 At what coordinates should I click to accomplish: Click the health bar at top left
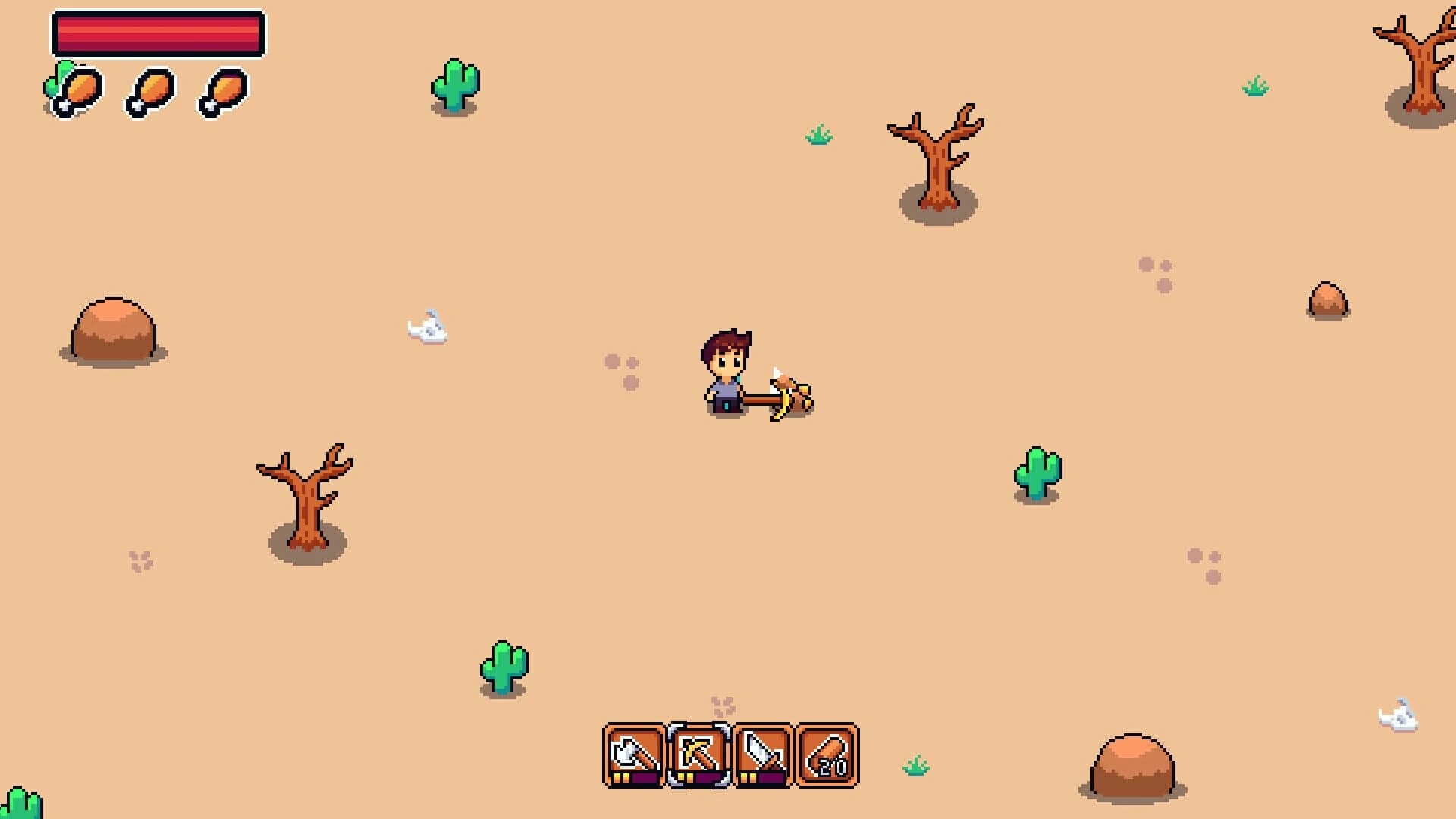[x=157, y=33]
